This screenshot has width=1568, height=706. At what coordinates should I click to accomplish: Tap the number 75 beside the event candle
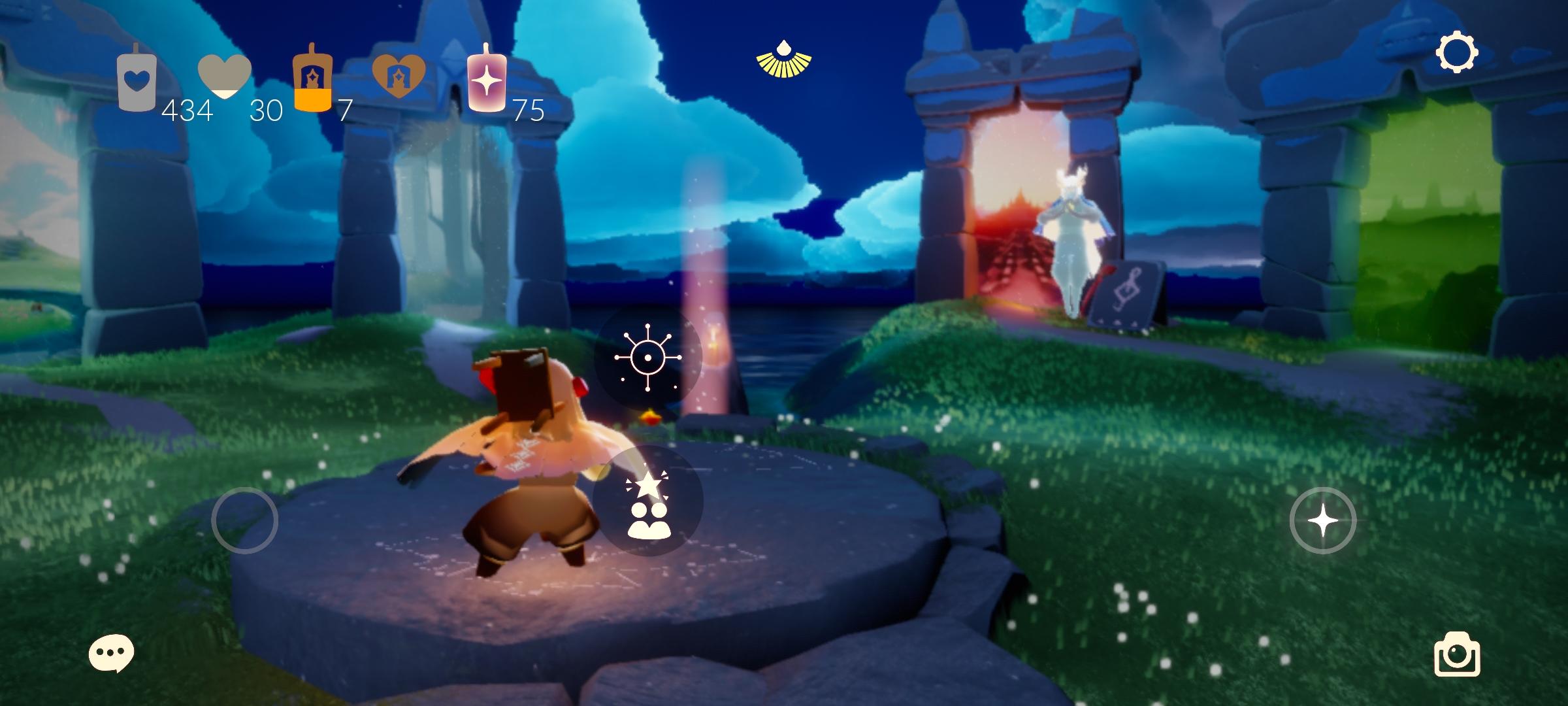click(x=529, y=109)
